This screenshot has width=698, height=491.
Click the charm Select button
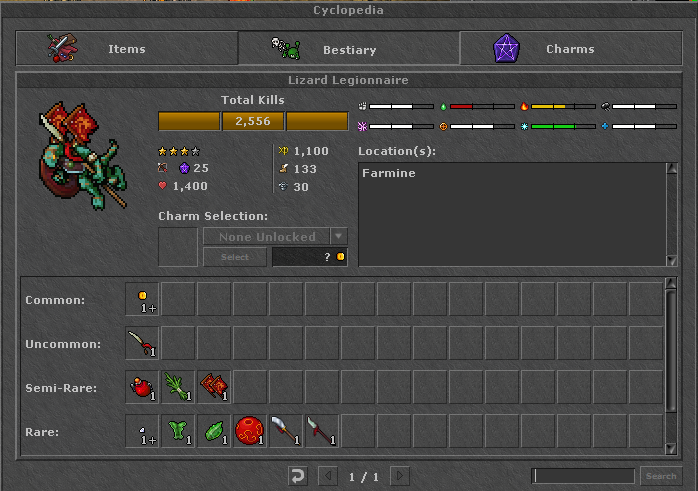point(235,257)
